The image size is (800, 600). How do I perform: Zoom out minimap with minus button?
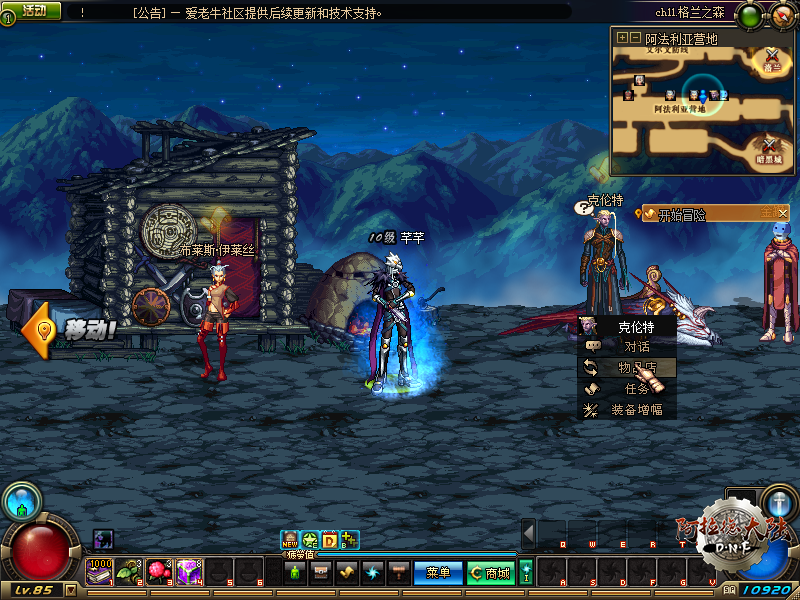(635, 37)
